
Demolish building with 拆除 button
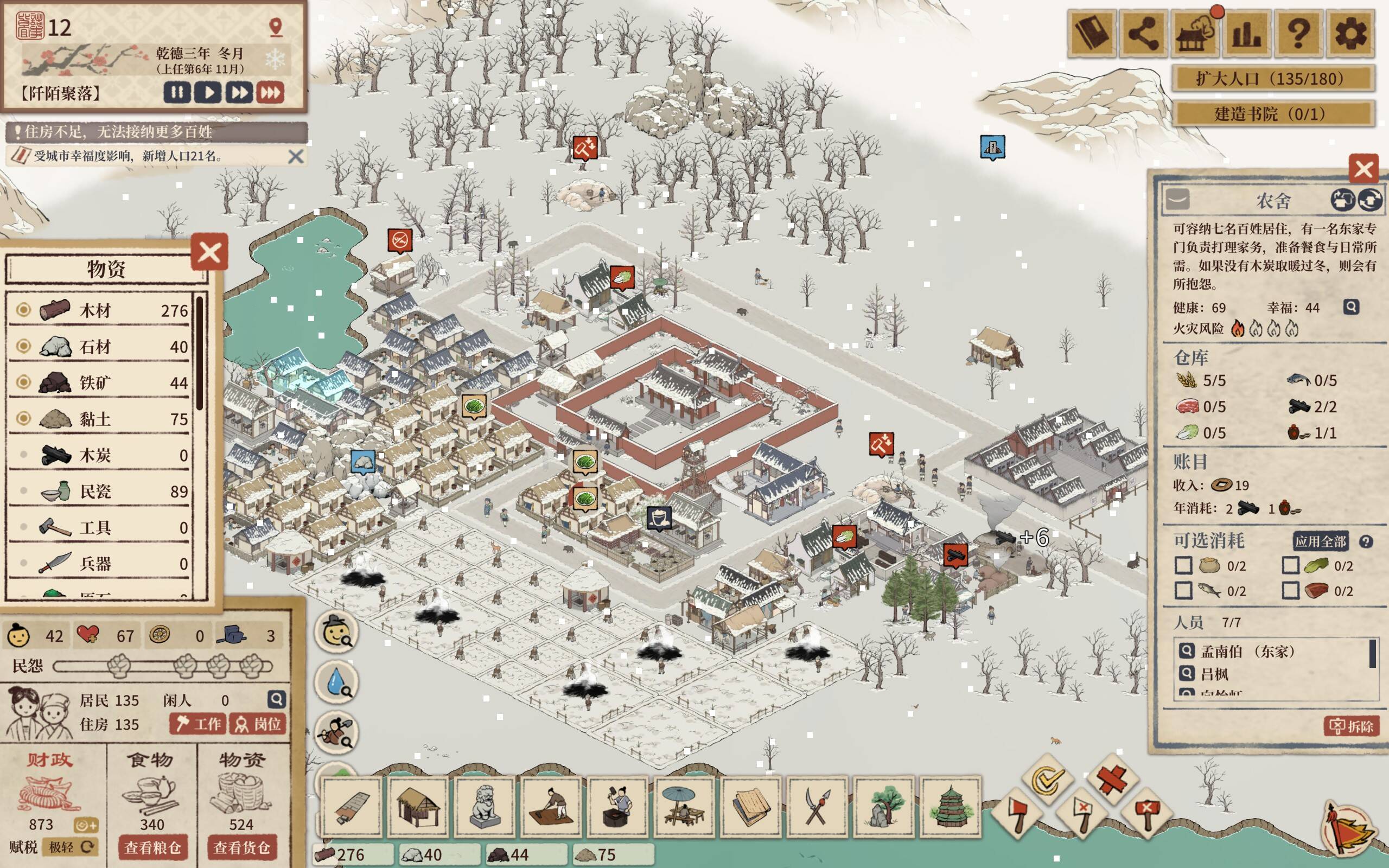(1352, 726)
